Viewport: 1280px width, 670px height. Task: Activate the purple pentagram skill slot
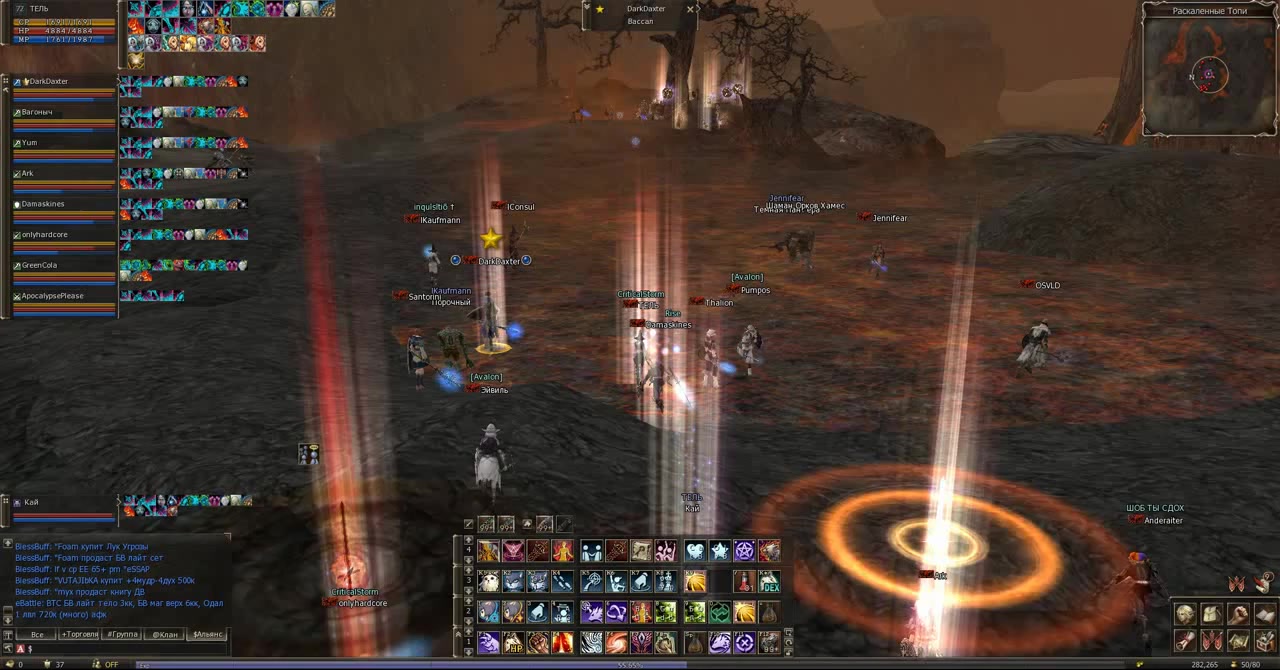(745, 551)
